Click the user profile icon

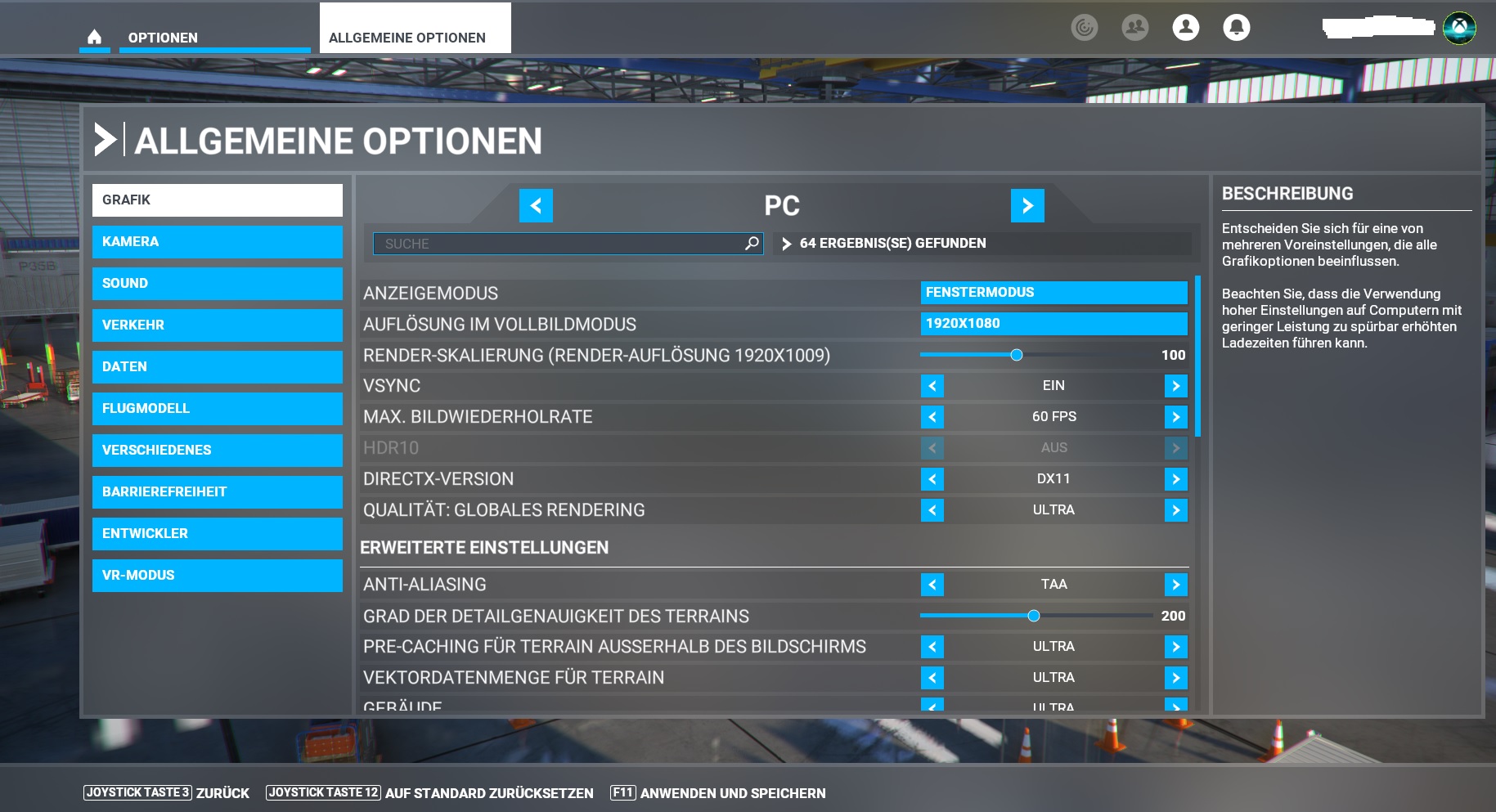click(x=1185, y=27)
